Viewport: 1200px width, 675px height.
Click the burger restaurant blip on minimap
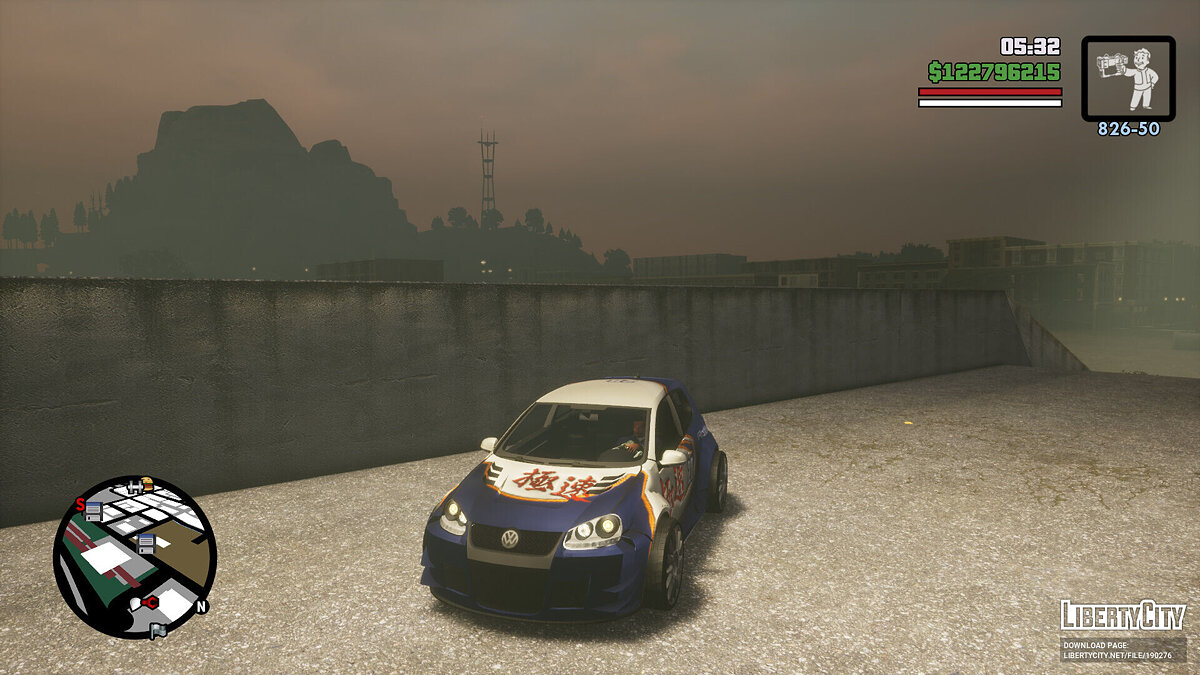[x=148, y=484]
